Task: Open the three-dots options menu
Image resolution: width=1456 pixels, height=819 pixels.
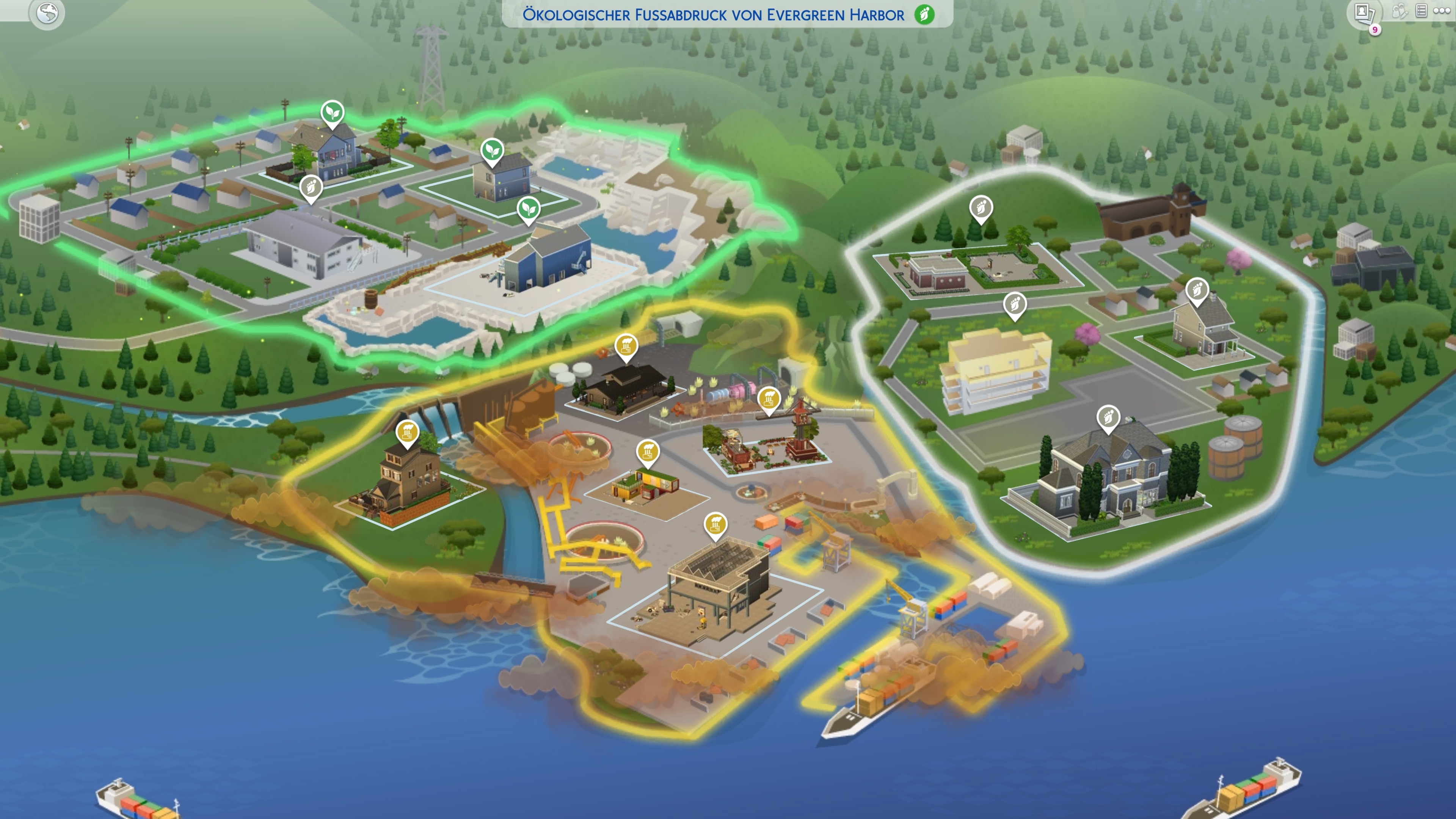Action: pos(1442,11)
